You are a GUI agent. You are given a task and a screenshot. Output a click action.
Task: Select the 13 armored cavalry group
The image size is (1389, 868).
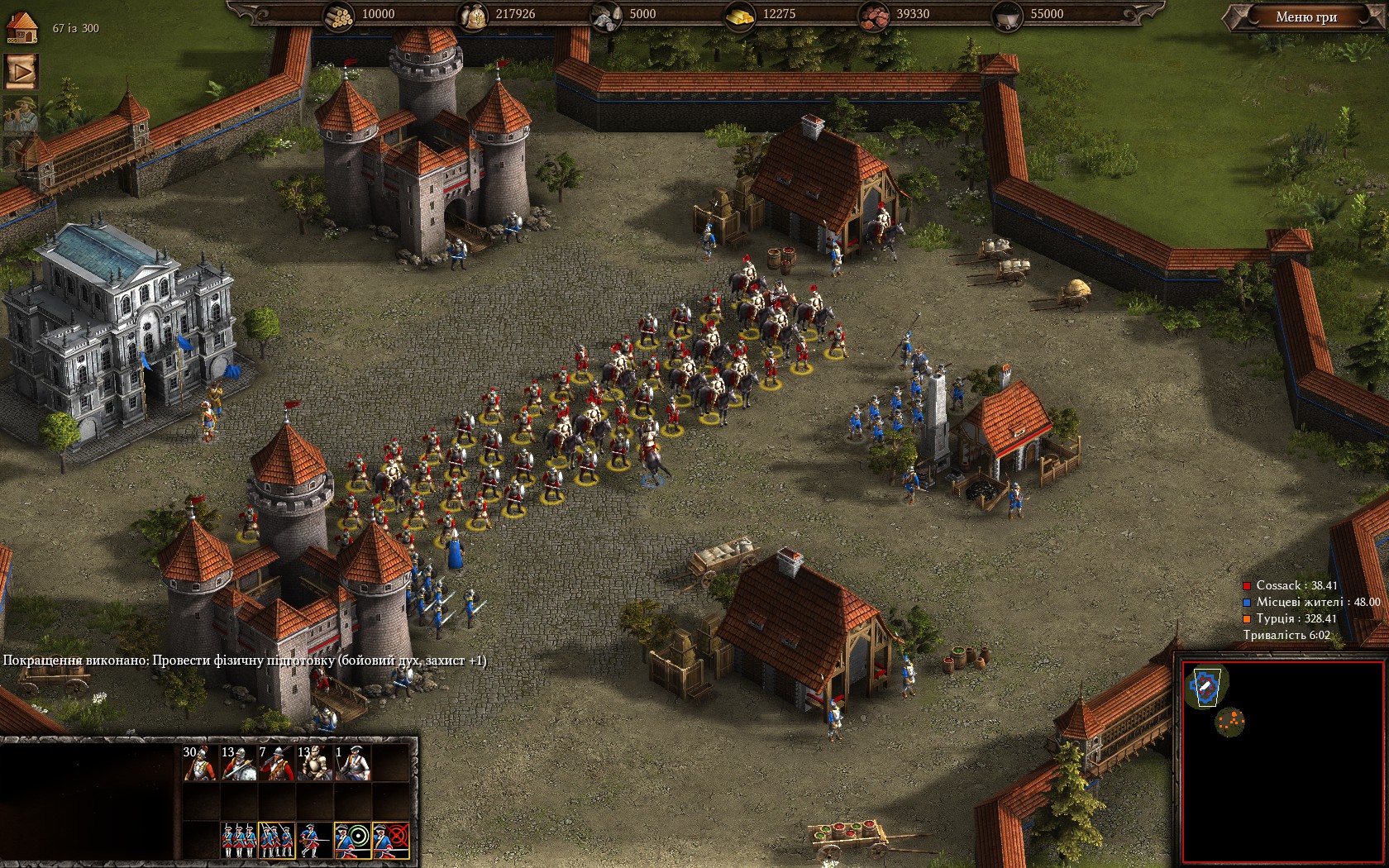pos(314,764)
